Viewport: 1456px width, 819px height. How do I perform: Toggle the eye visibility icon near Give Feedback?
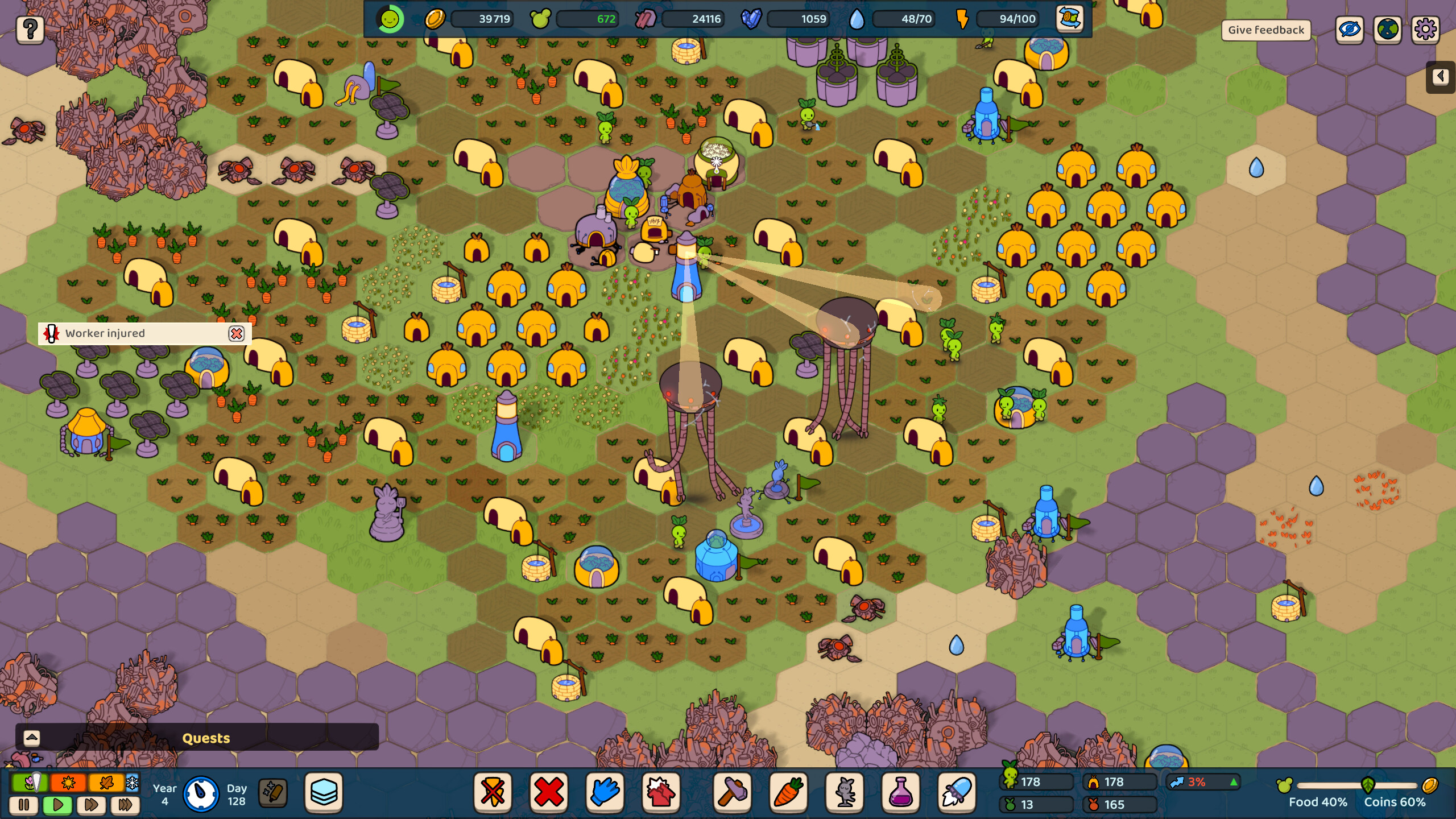(1350, 30)
